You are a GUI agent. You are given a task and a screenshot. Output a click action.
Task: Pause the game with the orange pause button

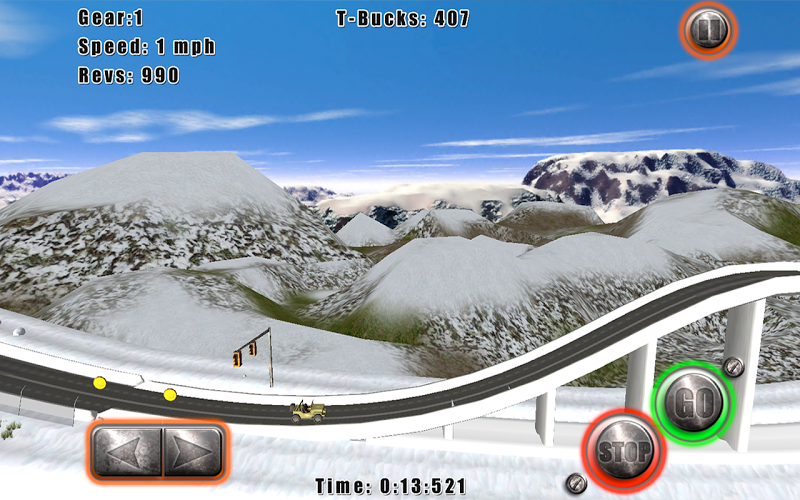tap(708, 30)
